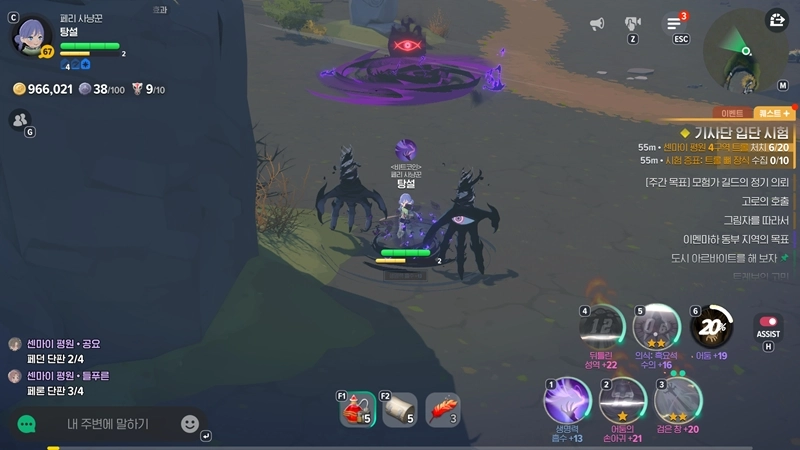800x450 pixels.
Task: Open the minimap
Action: pyautogui.click(x=744, y=48)
